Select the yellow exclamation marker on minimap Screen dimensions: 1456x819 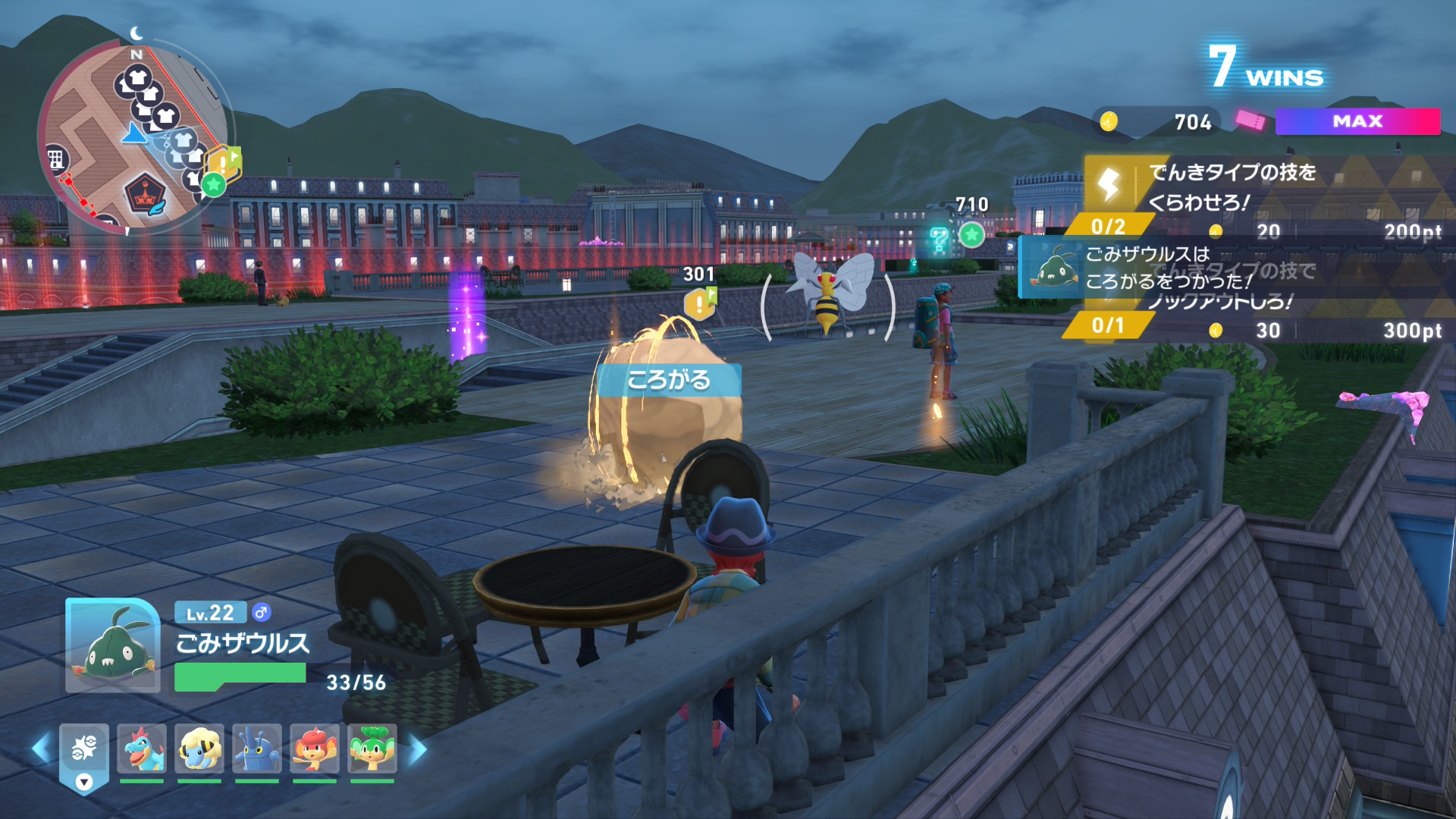click(x=223, y=162)
